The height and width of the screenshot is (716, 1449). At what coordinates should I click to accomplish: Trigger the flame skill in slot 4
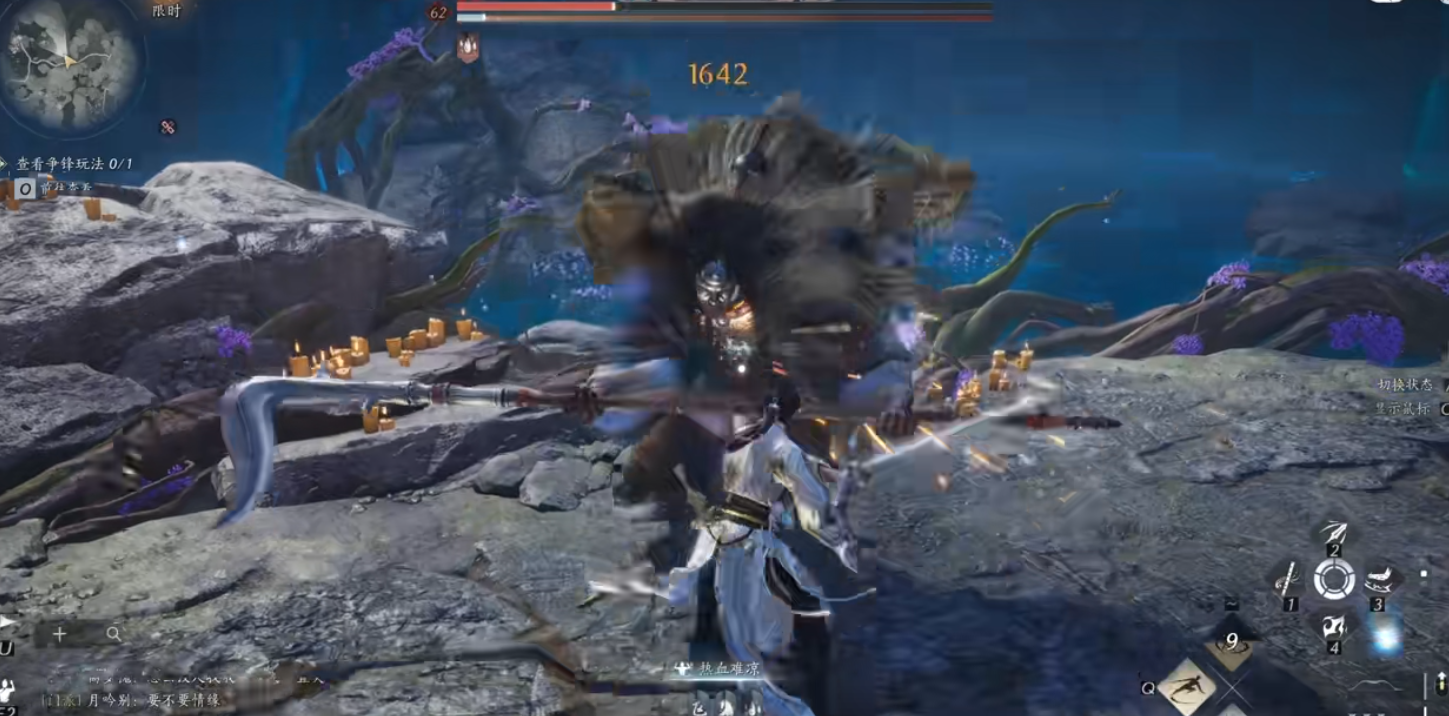pyautogui.click(x=1333, y=627)
